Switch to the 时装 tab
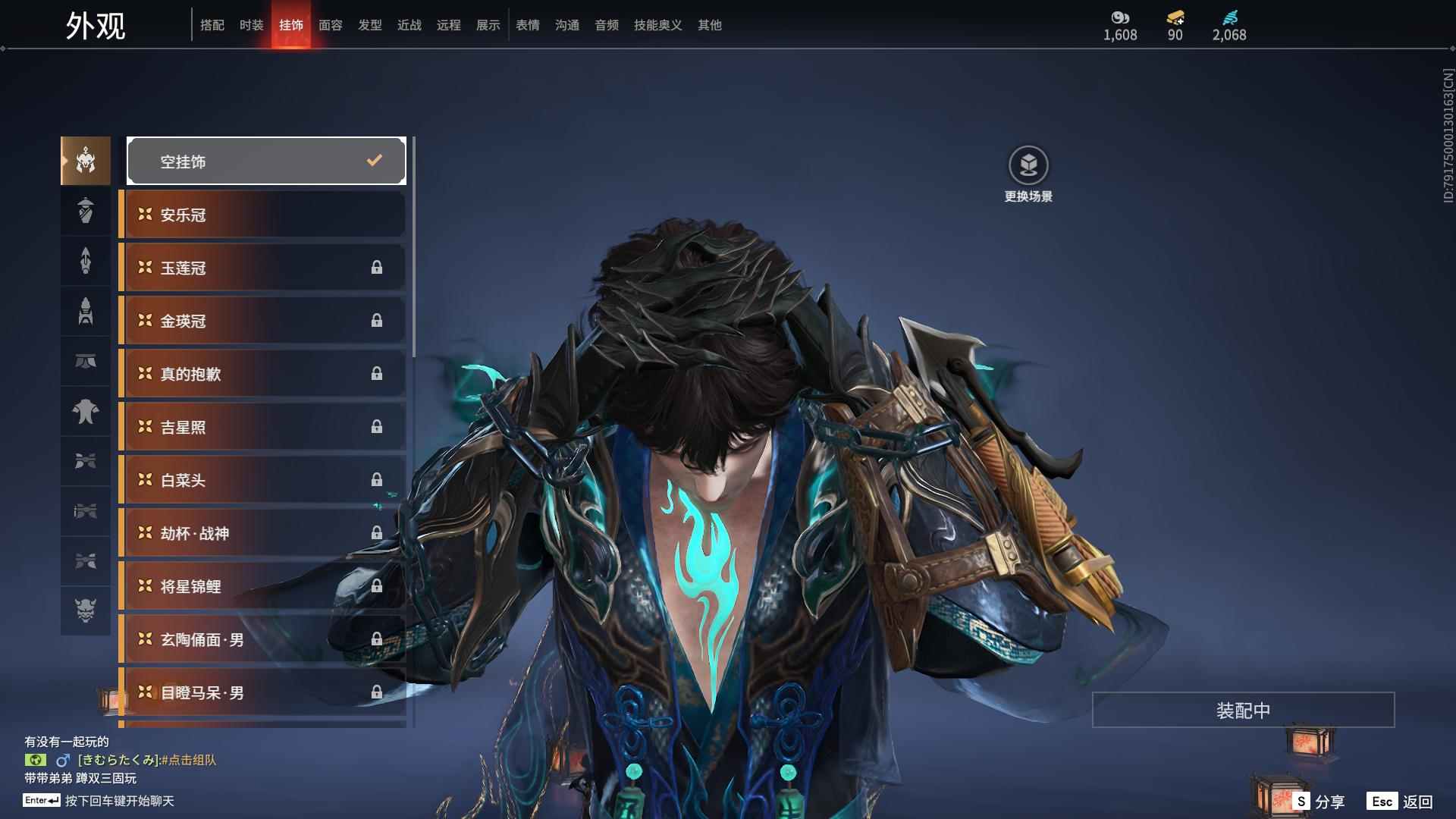 [251, 25]
